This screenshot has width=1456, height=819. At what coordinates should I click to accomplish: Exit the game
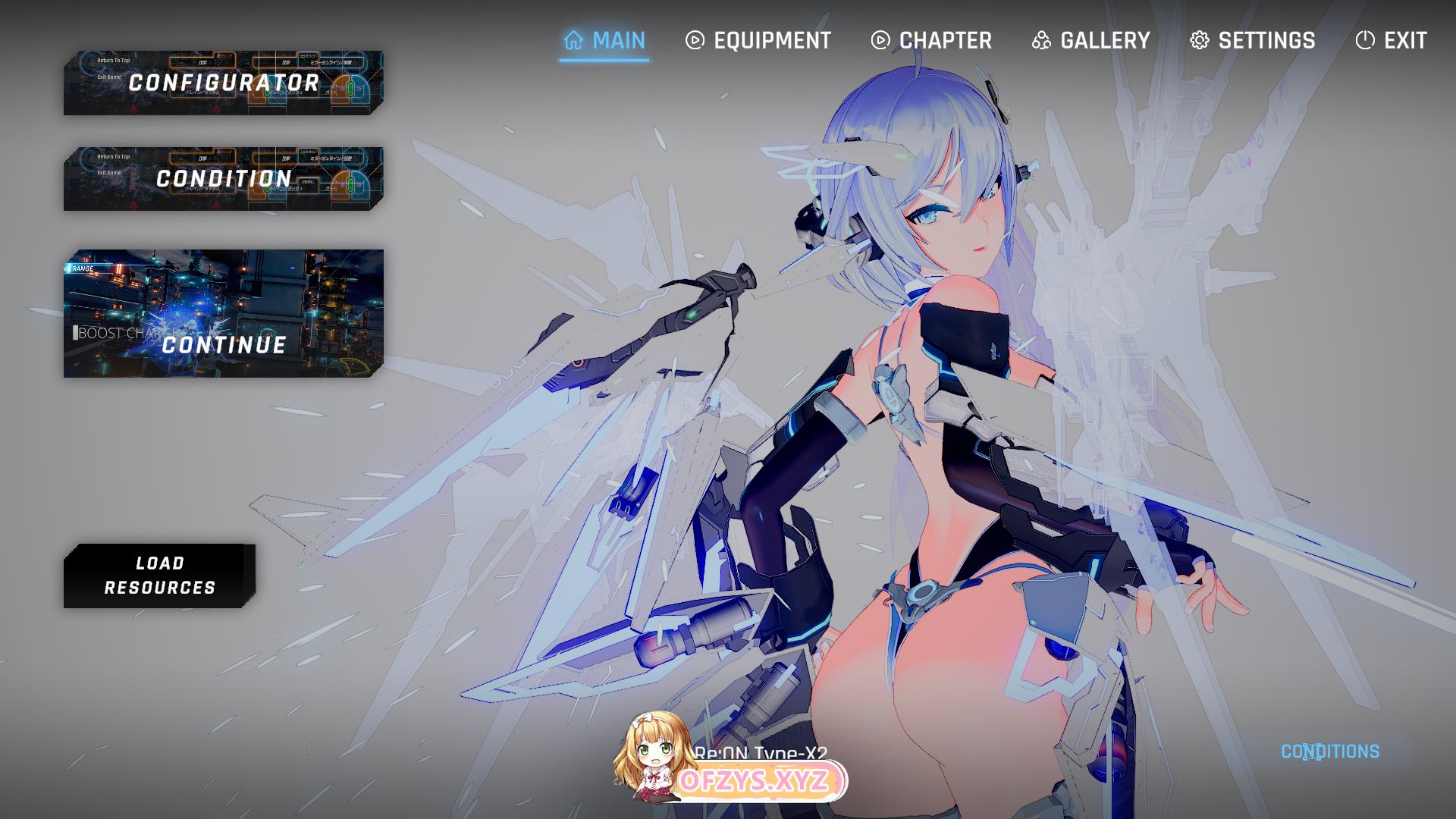pyautogui.click(x=1391, y=40)
